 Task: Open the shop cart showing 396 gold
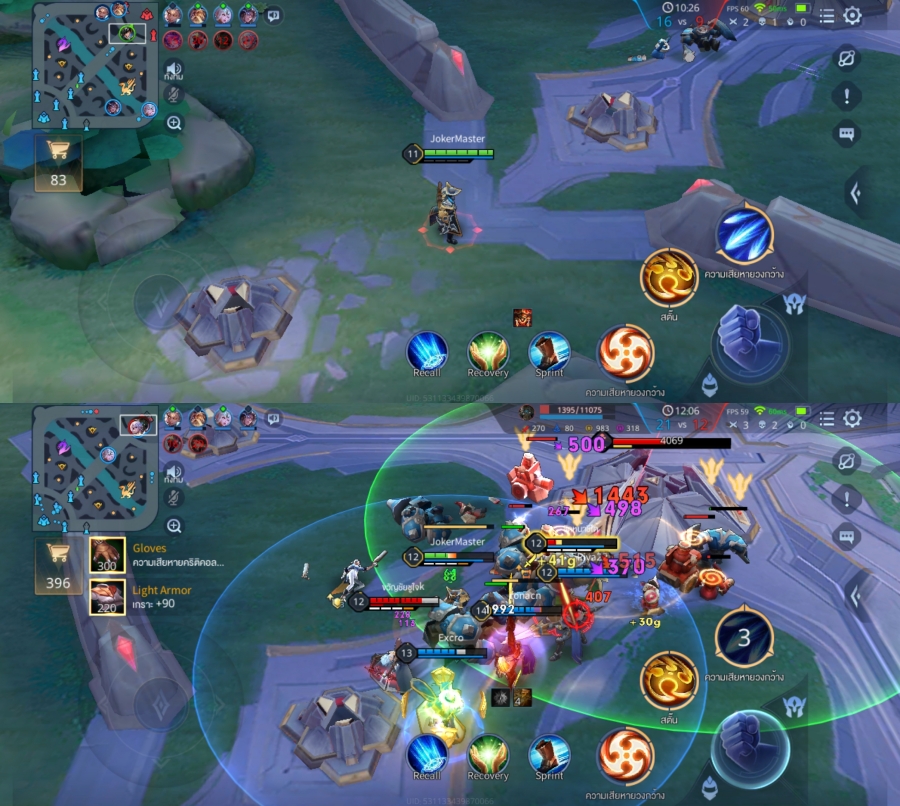pos(58,567)
